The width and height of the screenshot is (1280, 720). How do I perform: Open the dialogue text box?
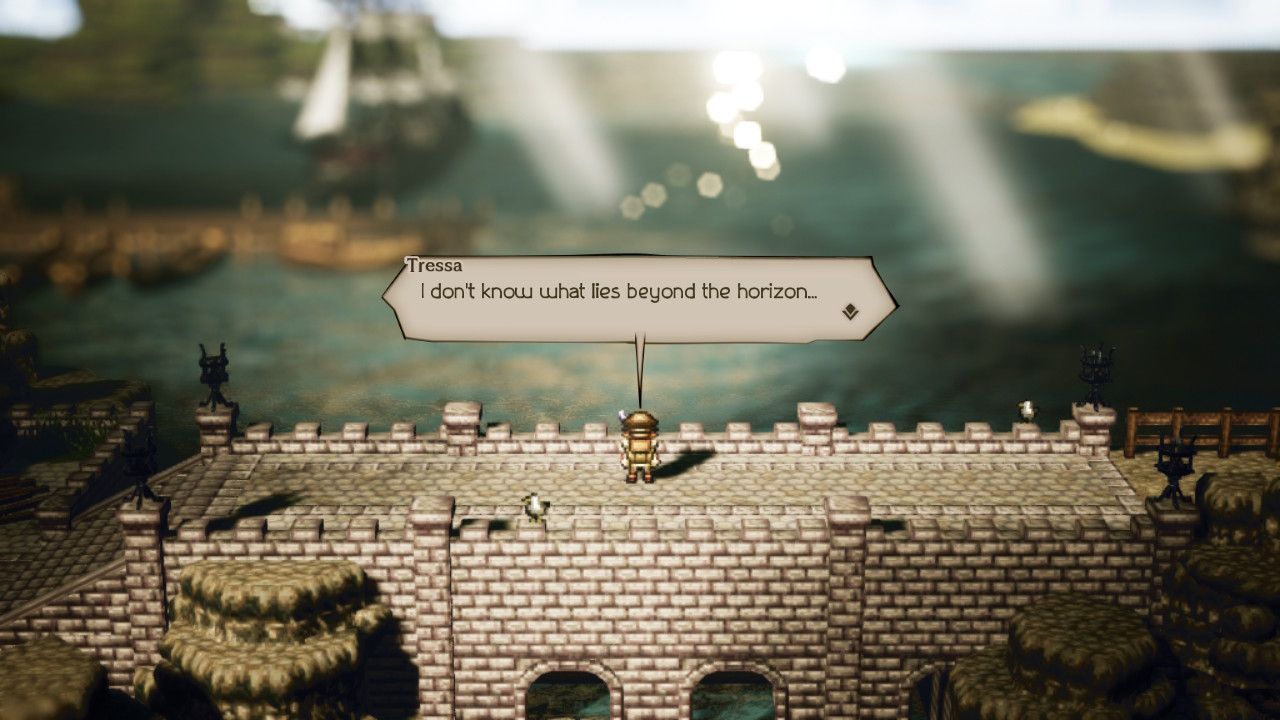click(640, 298)
